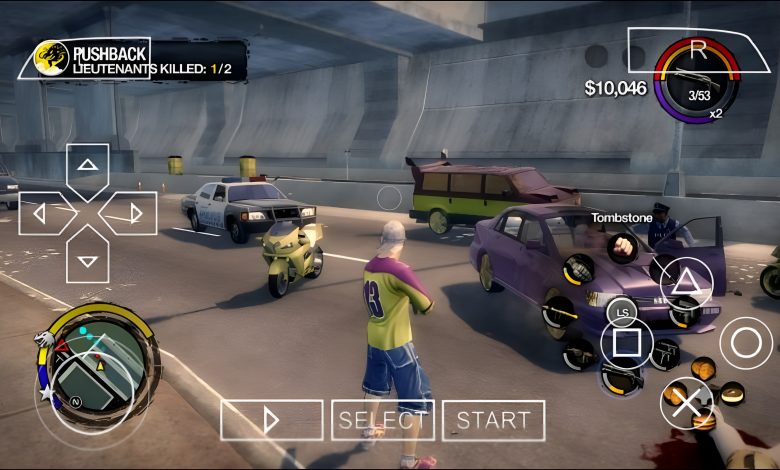Click the SELECT button
The image size is (780, 470).
[383, 420]
